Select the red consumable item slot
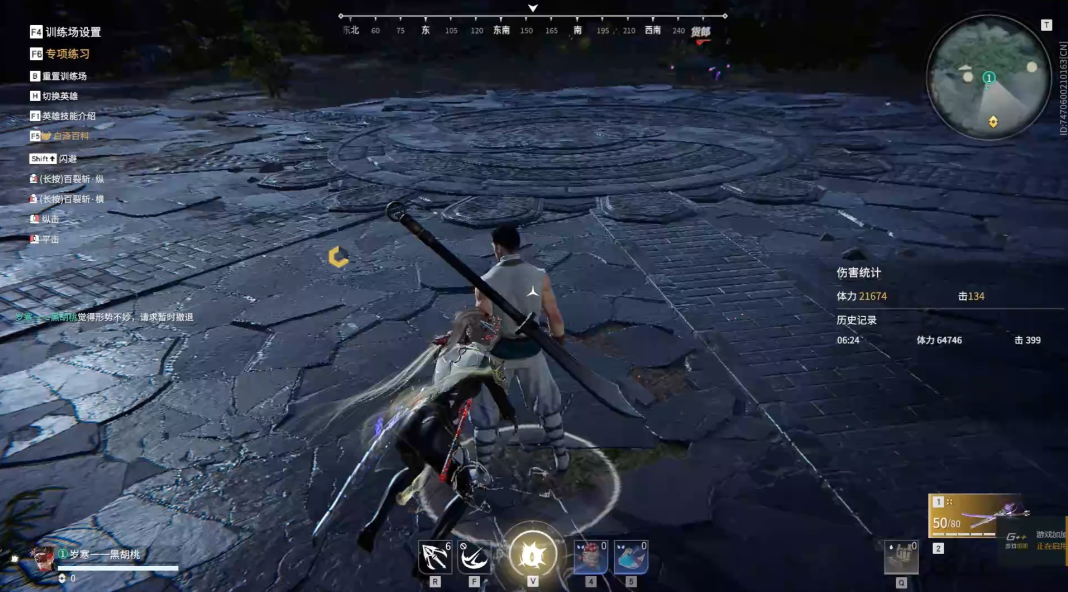The height and width of the screenshot is (592, 1068). pyautogui.click(x=590, y=556)
